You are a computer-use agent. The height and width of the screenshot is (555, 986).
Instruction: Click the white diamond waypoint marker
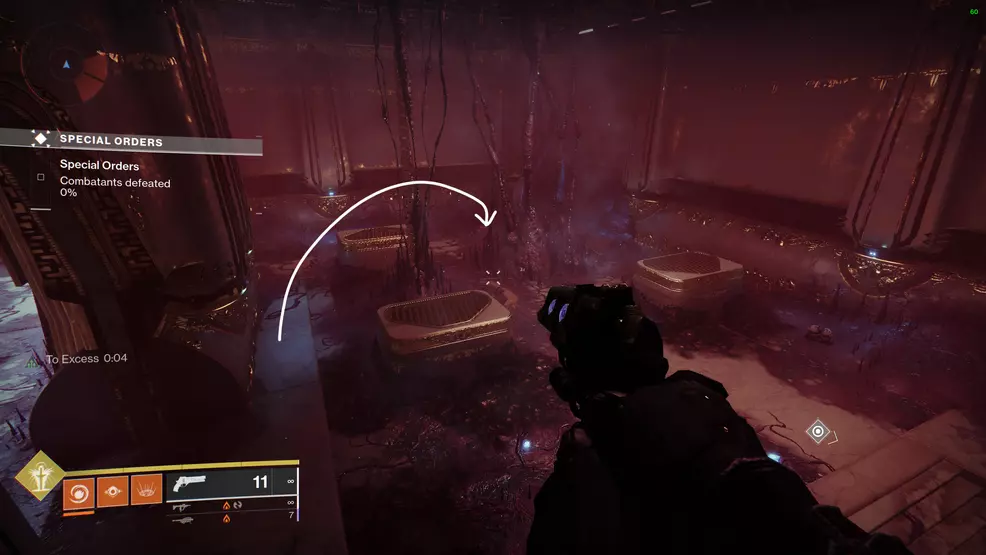tap(818, 432)
